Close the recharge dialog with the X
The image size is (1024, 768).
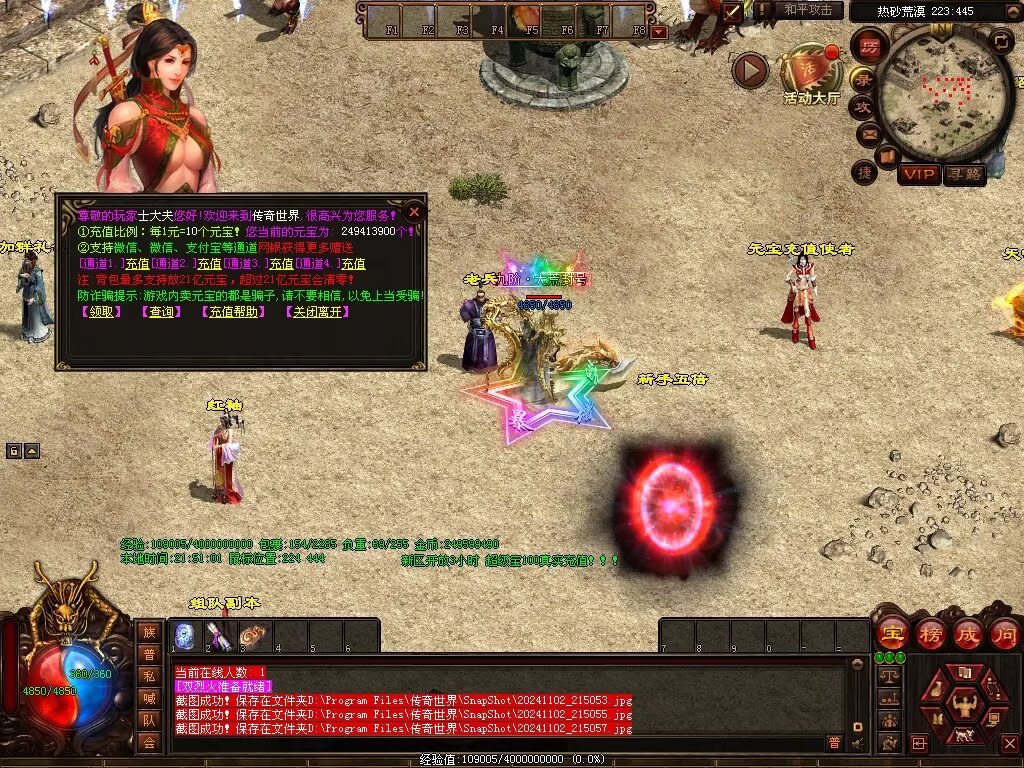click(x=415, y=211)
